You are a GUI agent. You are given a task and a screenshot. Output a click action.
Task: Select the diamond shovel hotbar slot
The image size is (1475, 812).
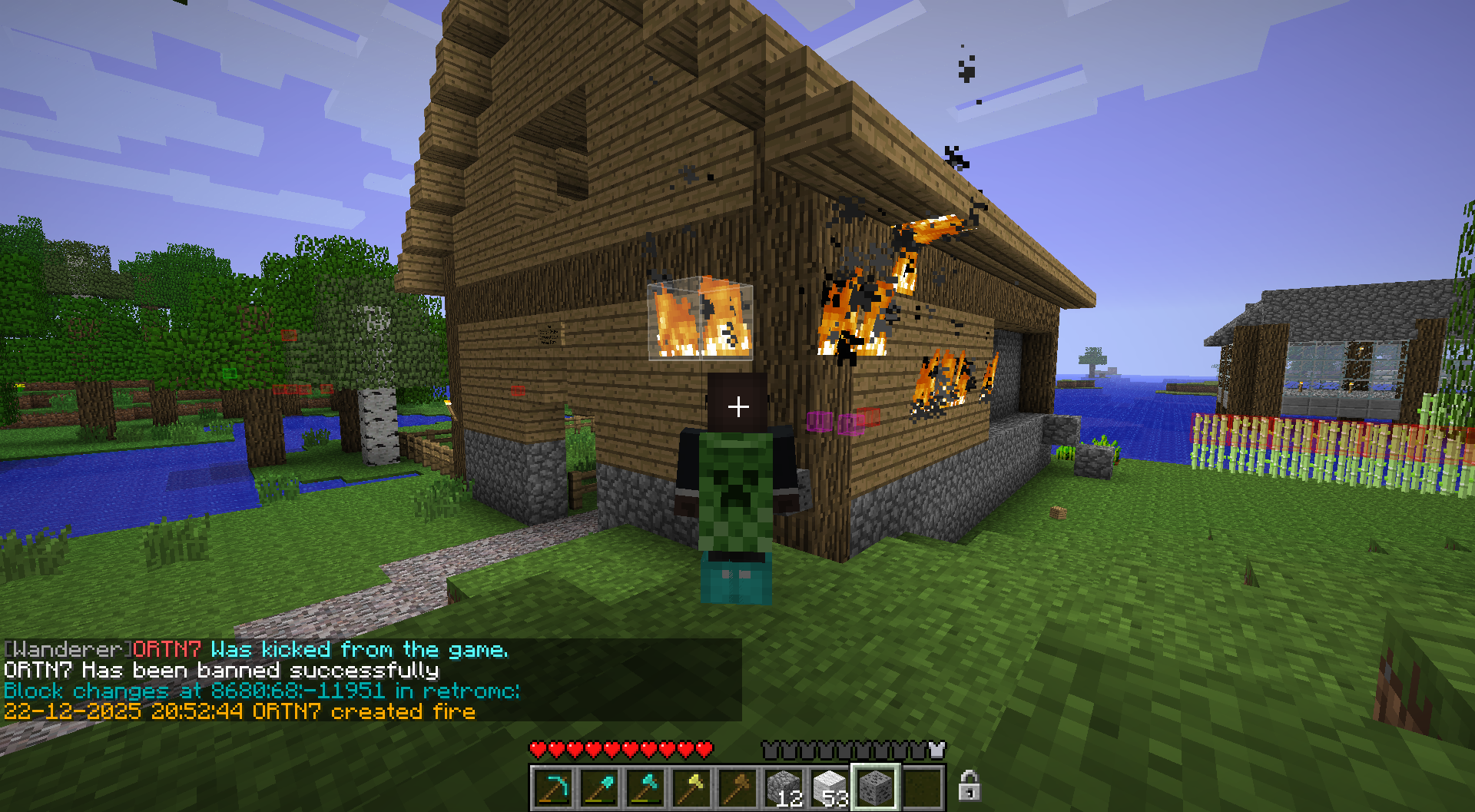pyautogui.click(x=599, y=787)
